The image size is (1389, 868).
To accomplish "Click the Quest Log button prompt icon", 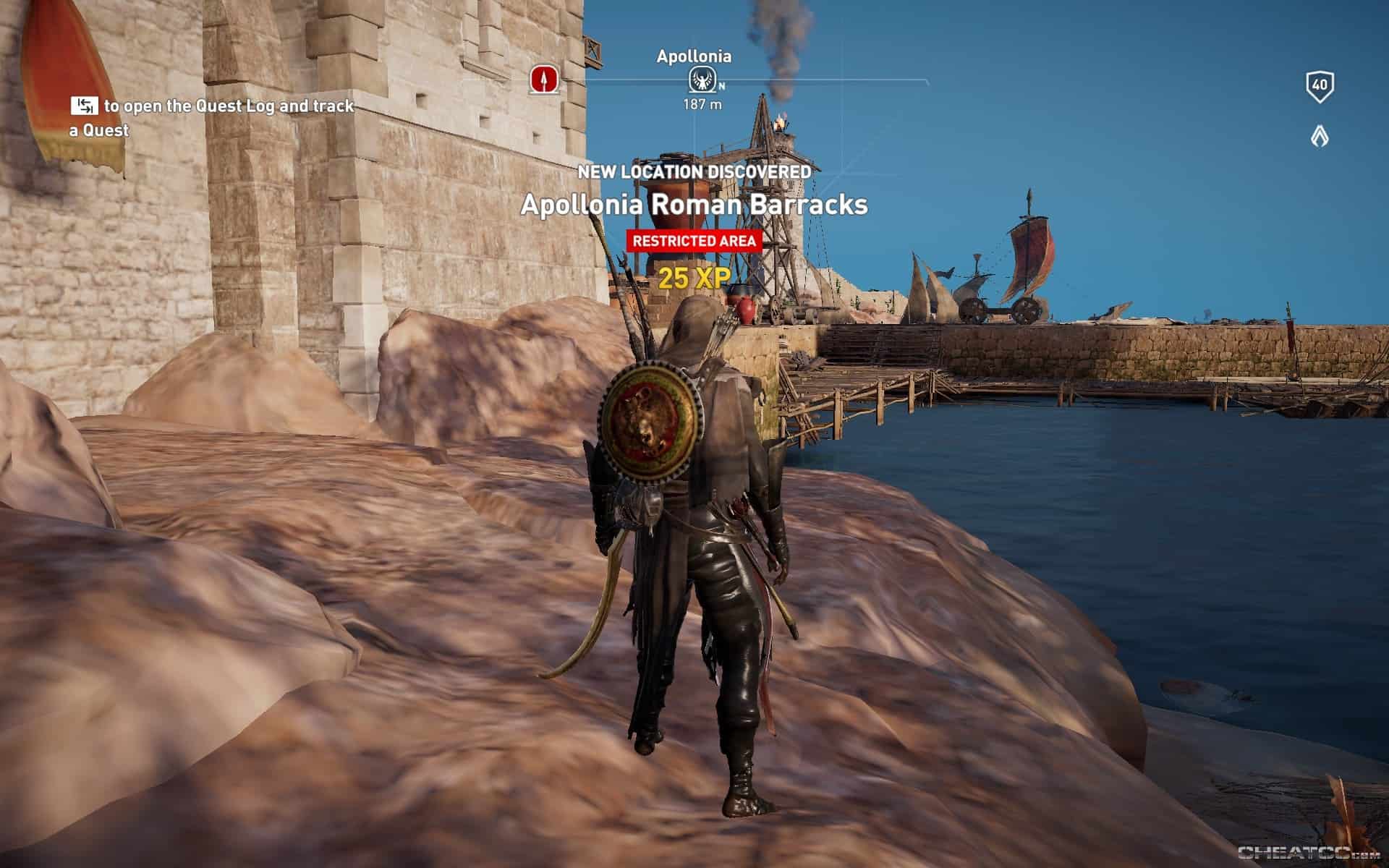I will (85, 106).
